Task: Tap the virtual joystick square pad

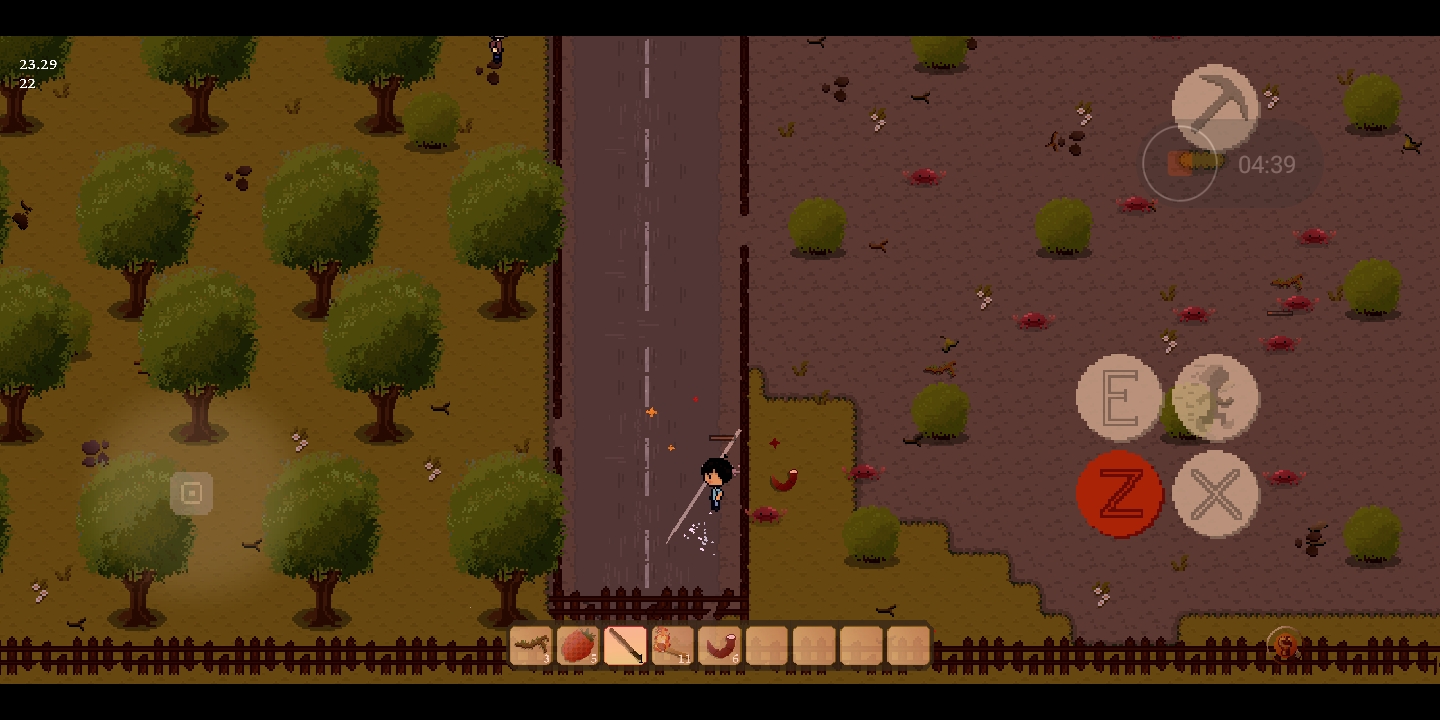Action: [191, 493]
